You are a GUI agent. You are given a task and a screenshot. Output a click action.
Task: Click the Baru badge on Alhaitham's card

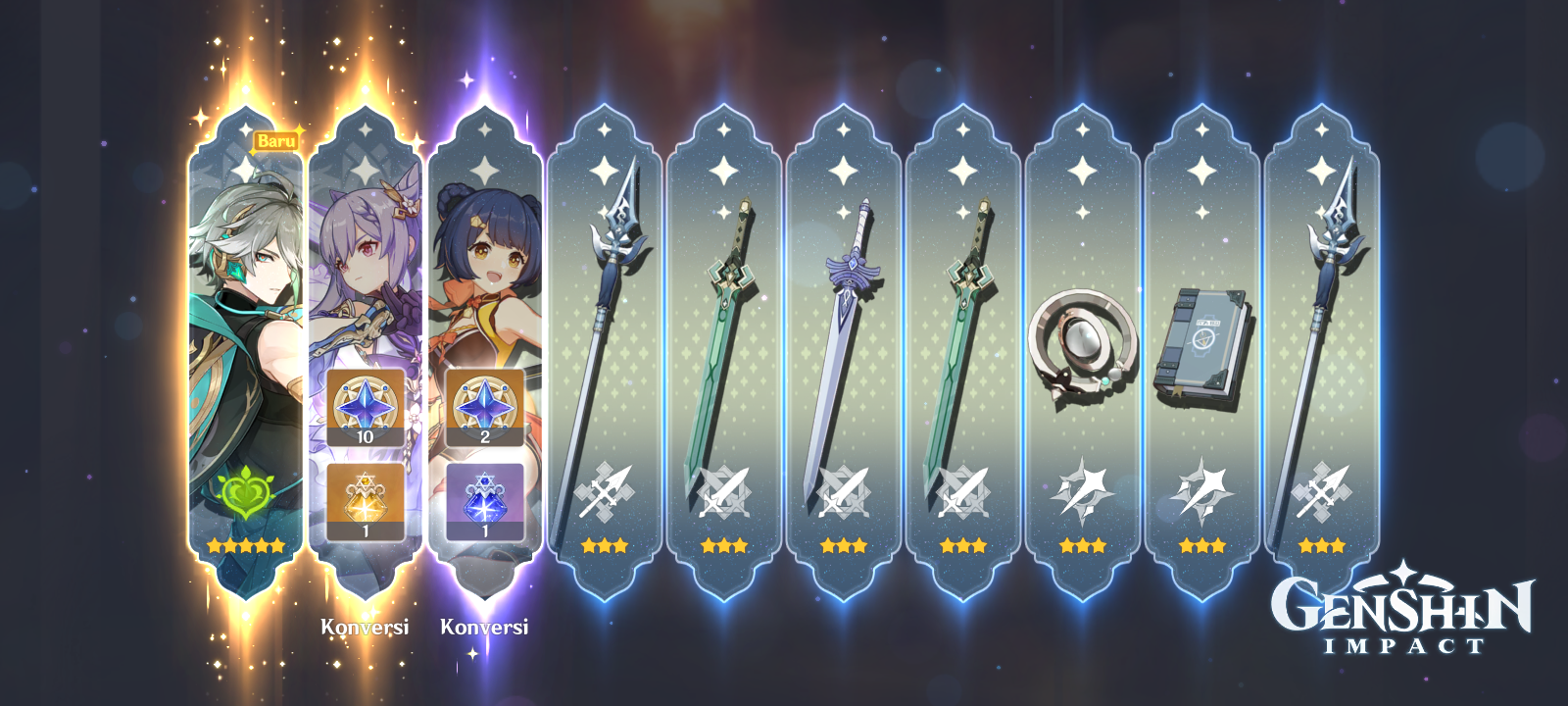click(276, 141)
